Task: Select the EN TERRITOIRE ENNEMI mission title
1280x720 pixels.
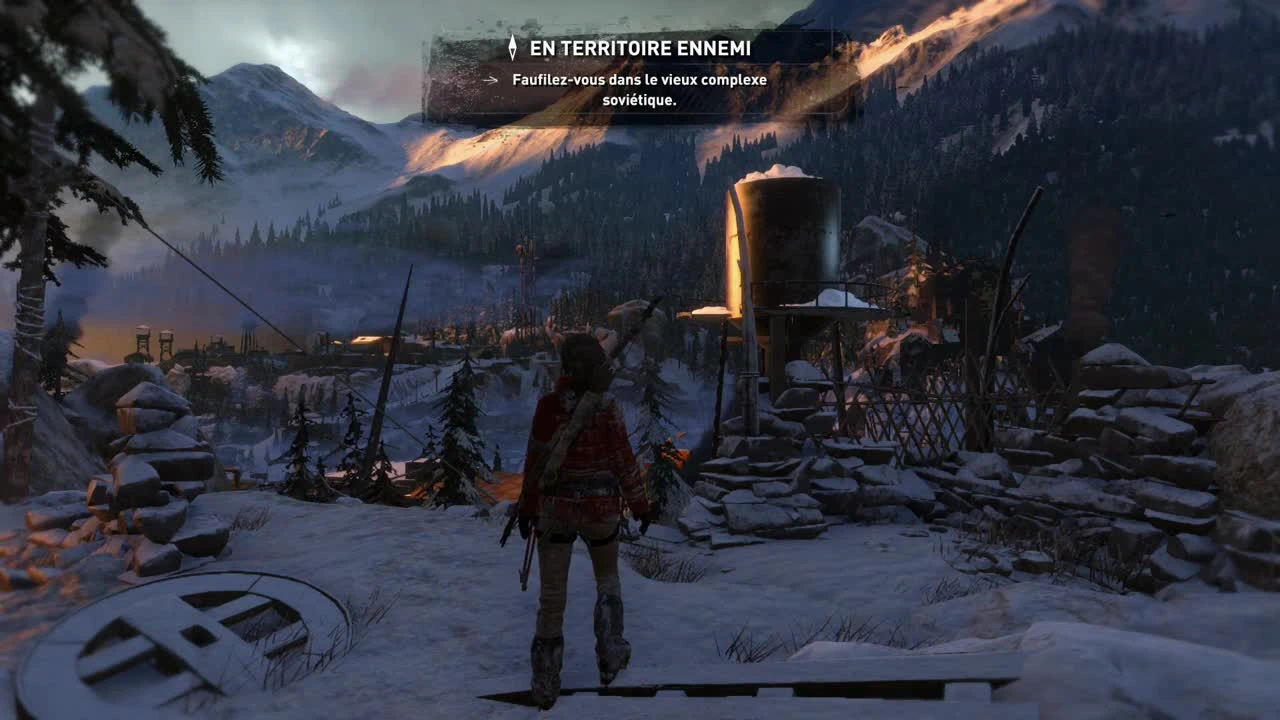Action: (x=641, y=48)
